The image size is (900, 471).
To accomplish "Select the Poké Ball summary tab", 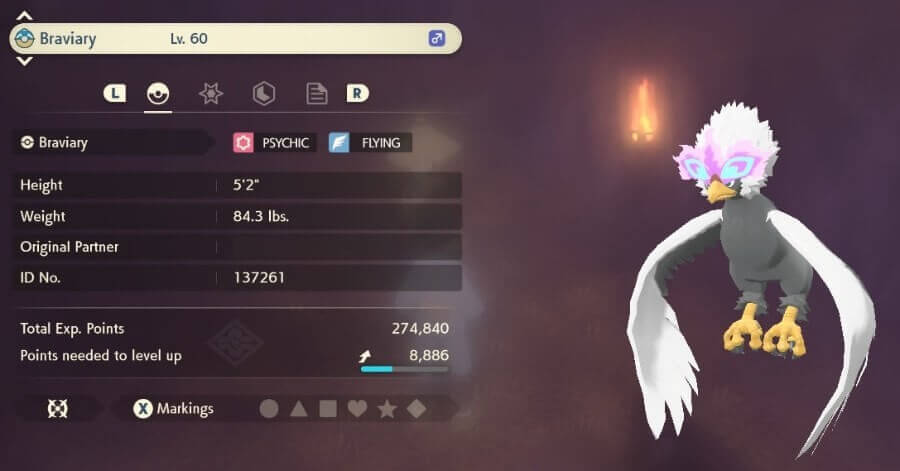I will pyautogui.click(x=158, y=93).
